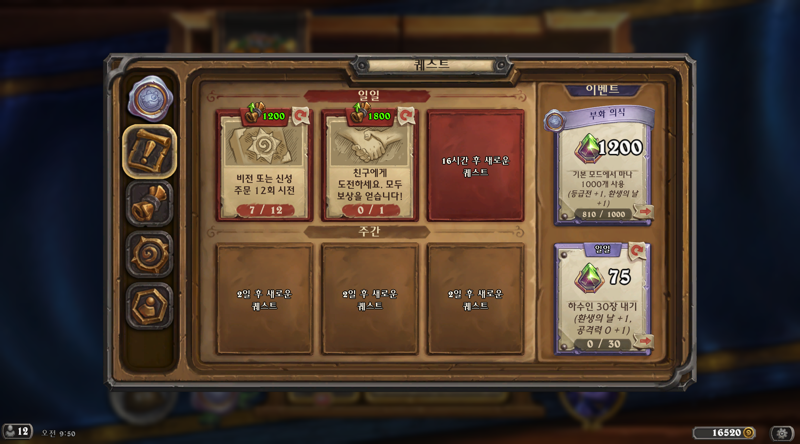Select the quest scroll tab
Viewport: 800px width, 444px height.
click(x=149, y=151)
